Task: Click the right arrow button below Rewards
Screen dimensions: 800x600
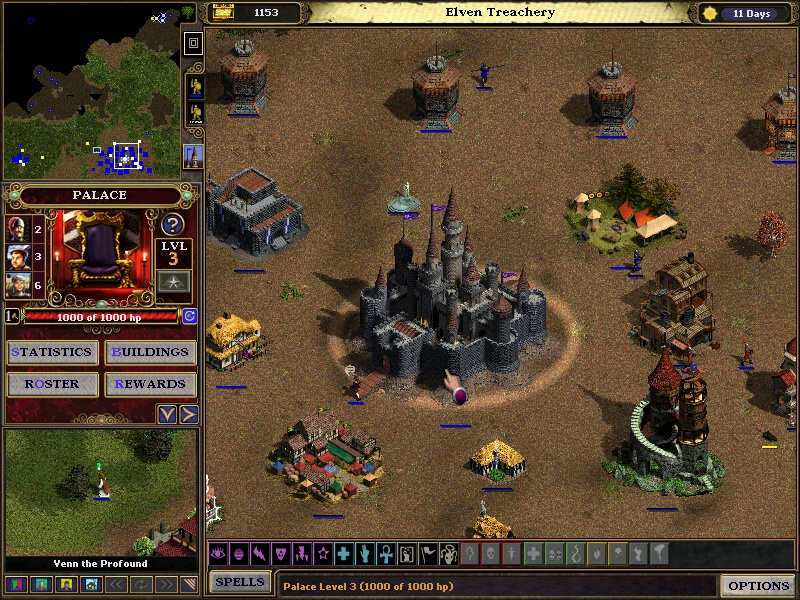Action: point(187,414)
